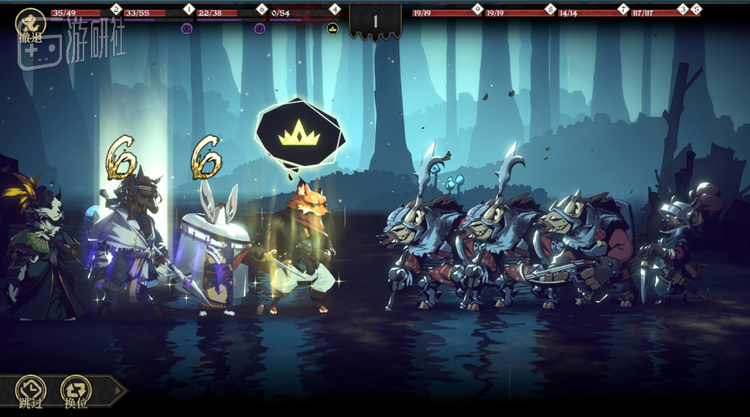The width and height of the screenshot is (750, 417).
Task: Select the small crown status icon
Action: click(333, 28)
